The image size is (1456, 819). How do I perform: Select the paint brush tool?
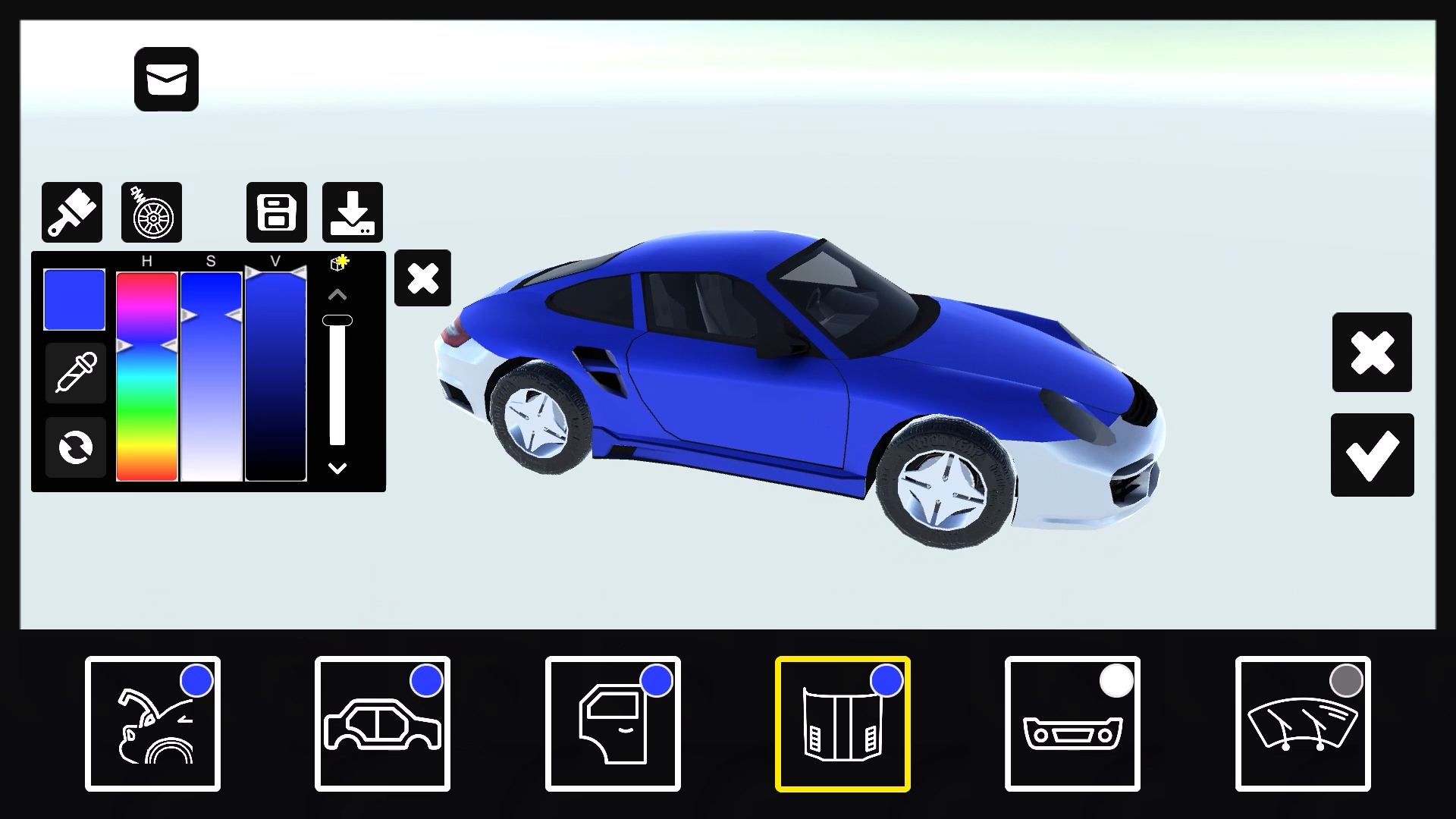point(71,212)
